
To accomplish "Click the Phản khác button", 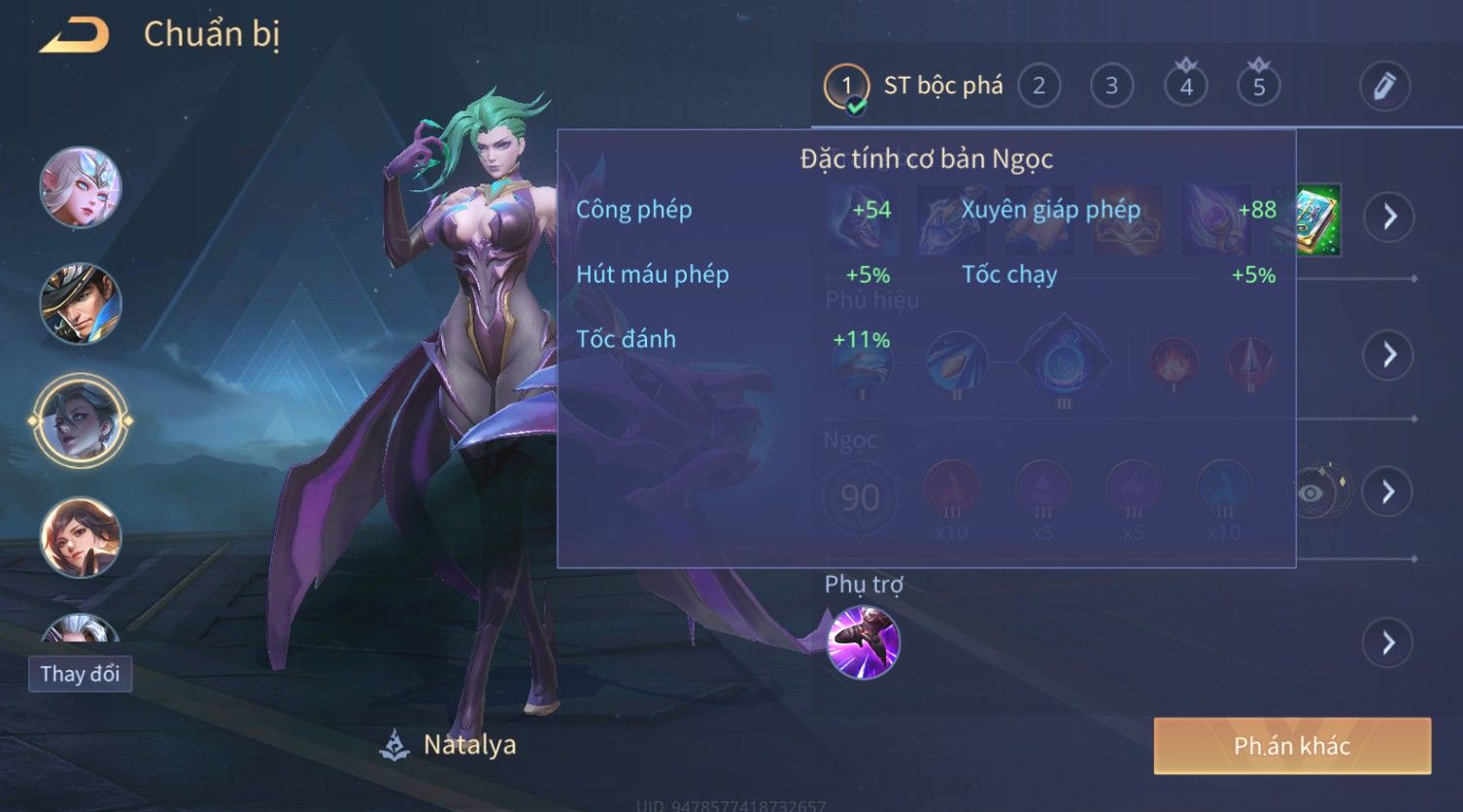I will pos(1291,746).
